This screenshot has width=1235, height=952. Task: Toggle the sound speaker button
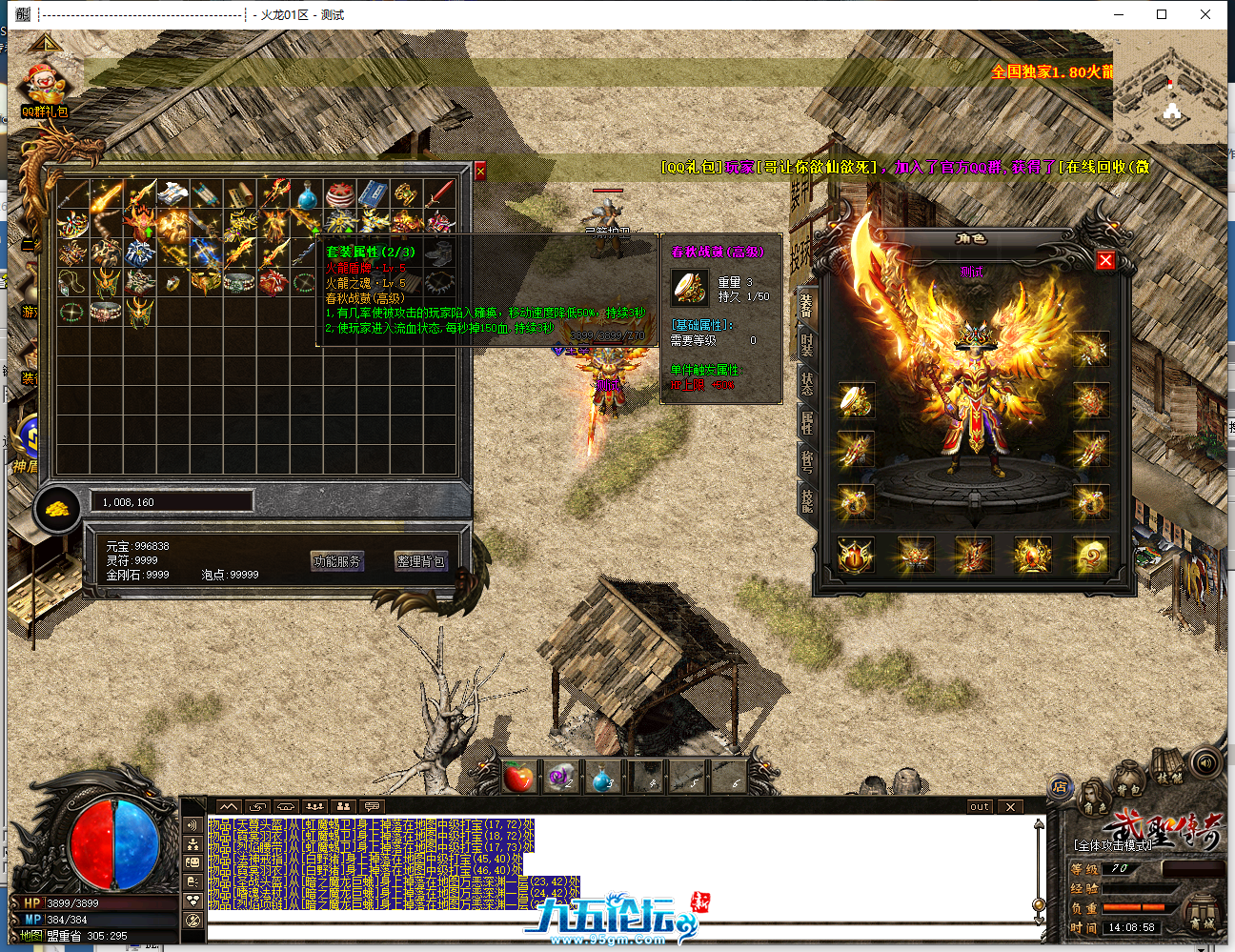1205,762
